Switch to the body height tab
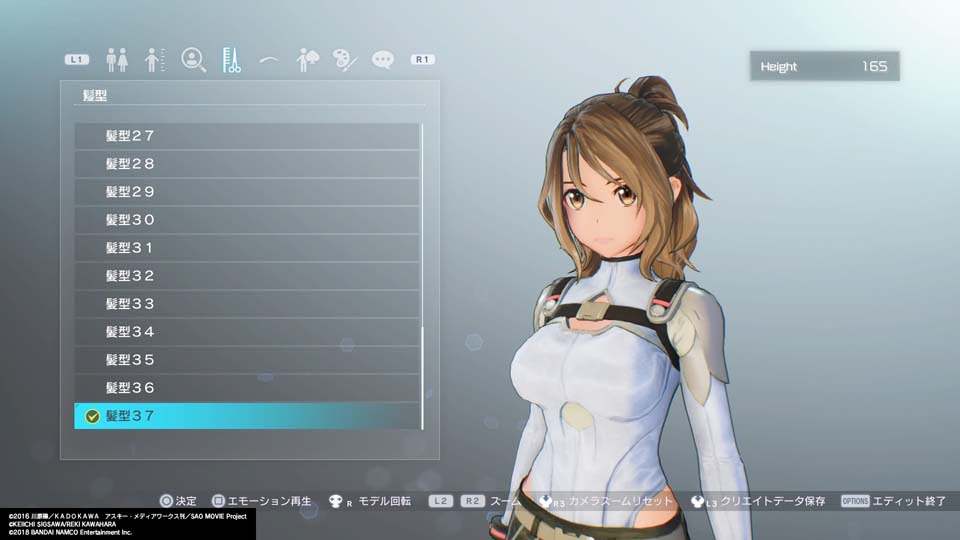The height and width of the screenshot is (540, 960). (x=155, y=60)
